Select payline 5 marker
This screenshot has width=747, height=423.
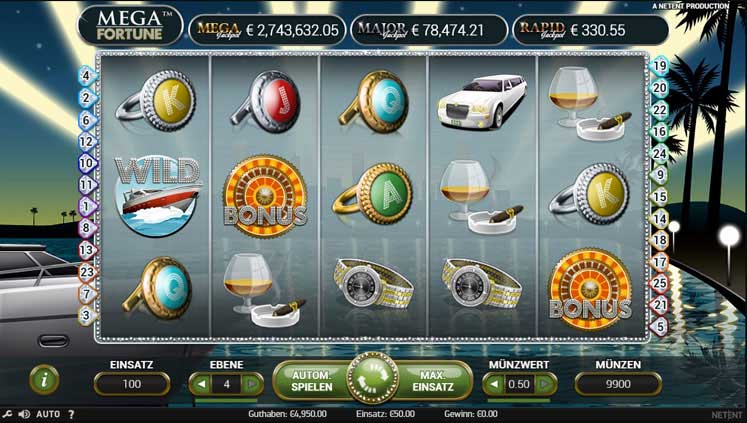click(659, 326)
